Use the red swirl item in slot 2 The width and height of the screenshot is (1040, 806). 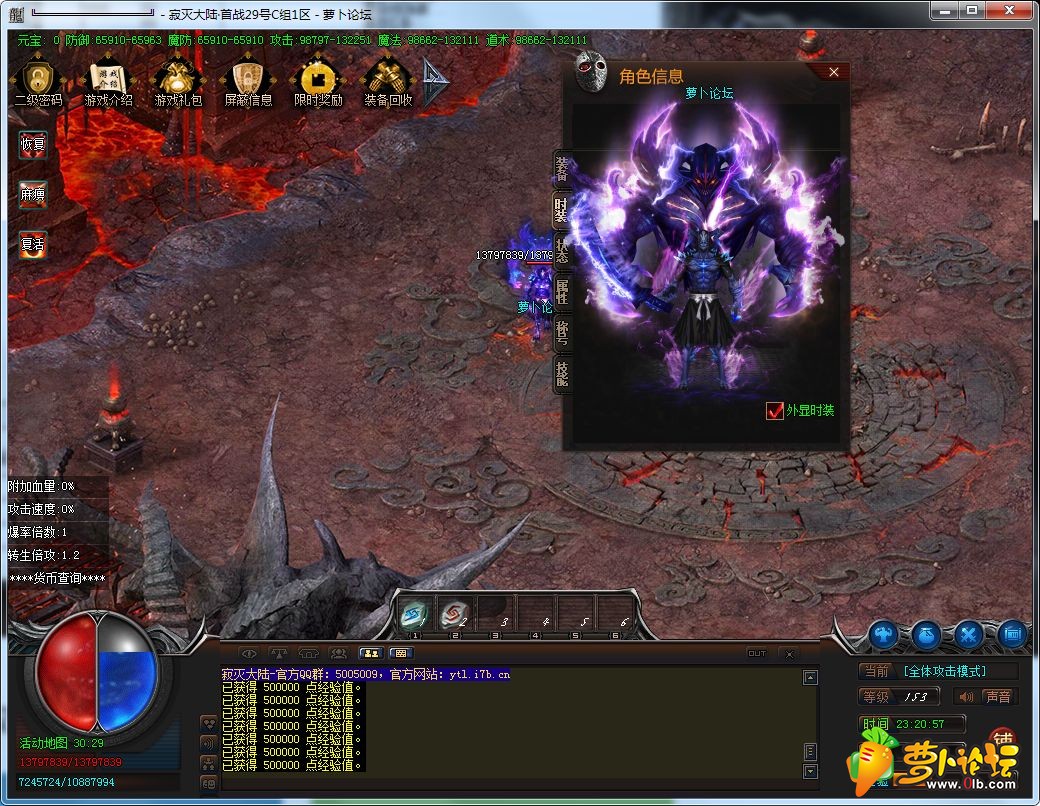(x=454, y=614)
